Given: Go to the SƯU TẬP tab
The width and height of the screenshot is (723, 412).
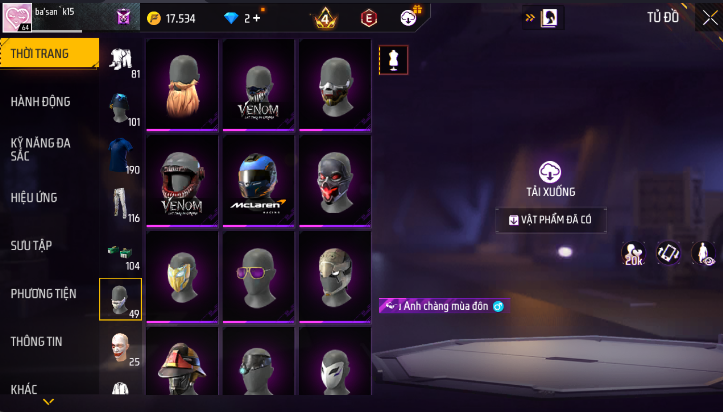Looking at the screenshot, I should 31,245.
